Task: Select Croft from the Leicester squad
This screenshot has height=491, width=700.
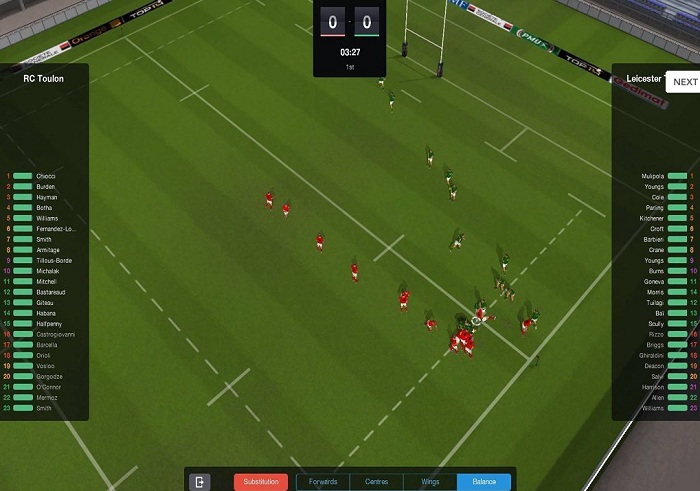Action: pos(656,229)
